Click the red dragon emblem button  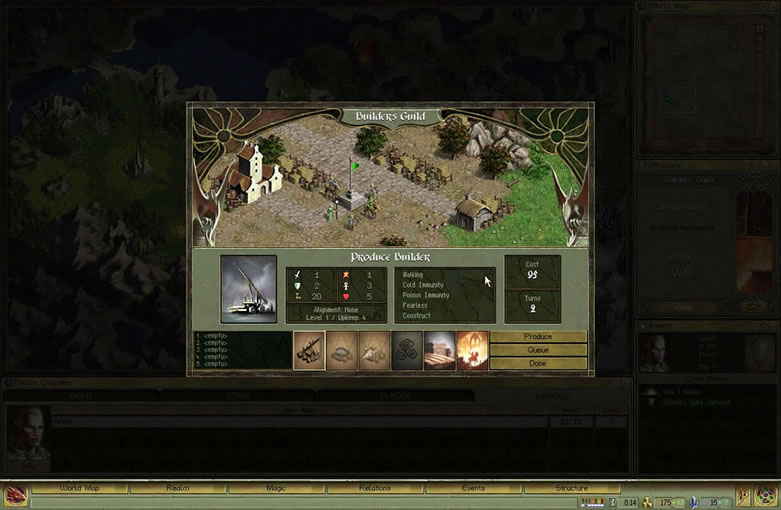tap(15, 496)
